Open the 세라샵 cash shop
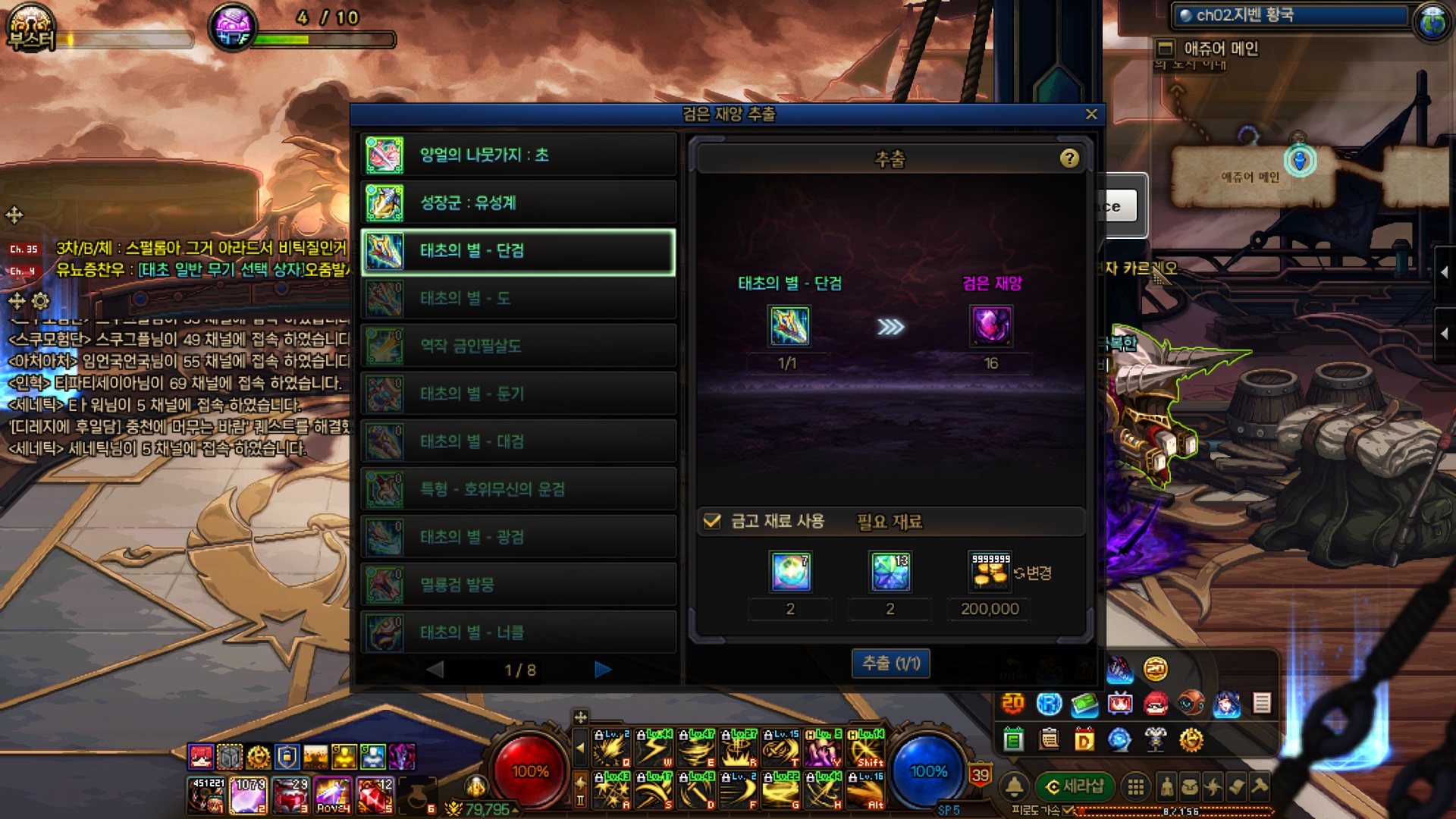 [1075, 786]
